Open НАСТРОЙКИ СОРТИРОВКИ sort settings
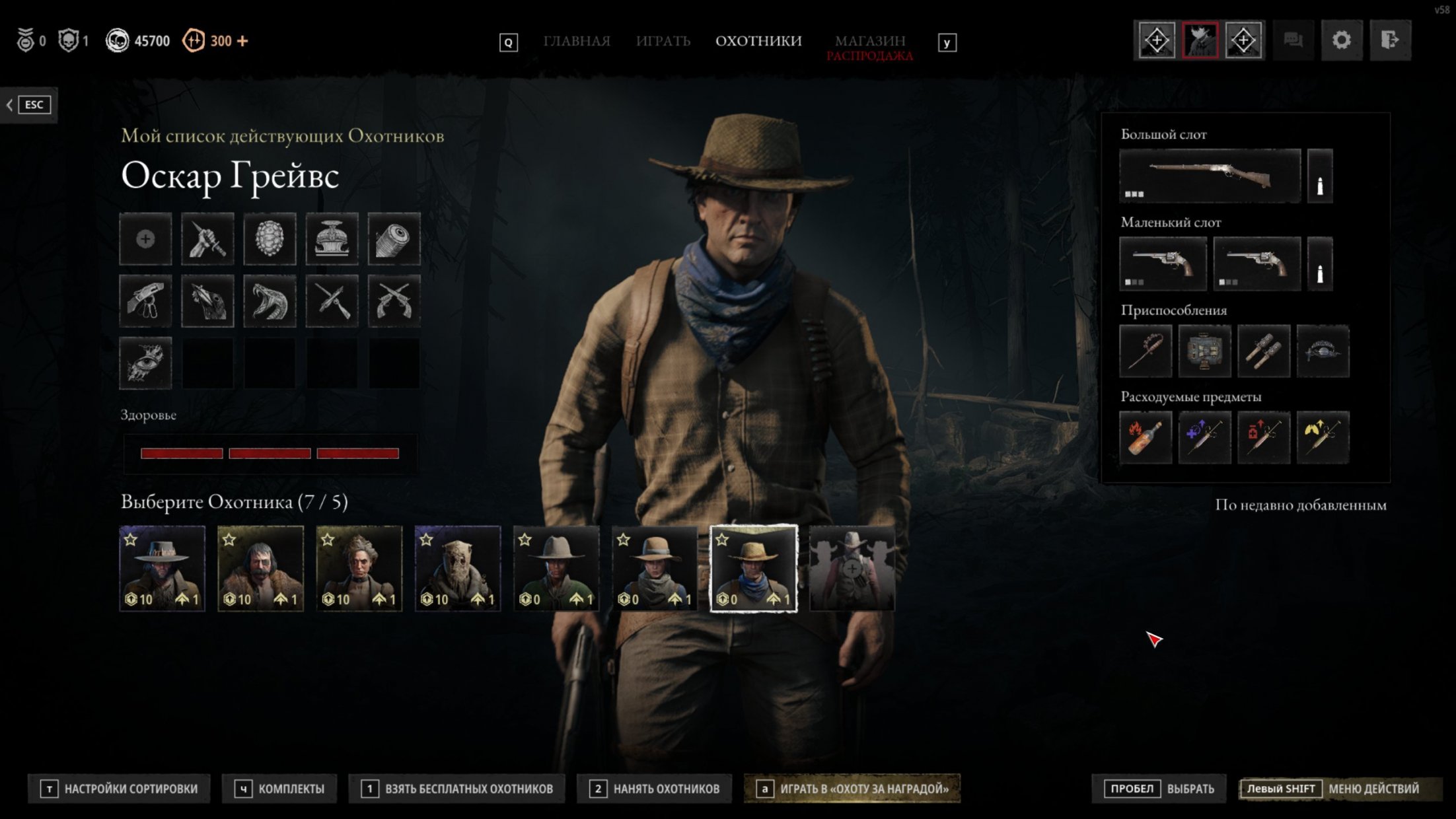 click(x=120, y=789)
